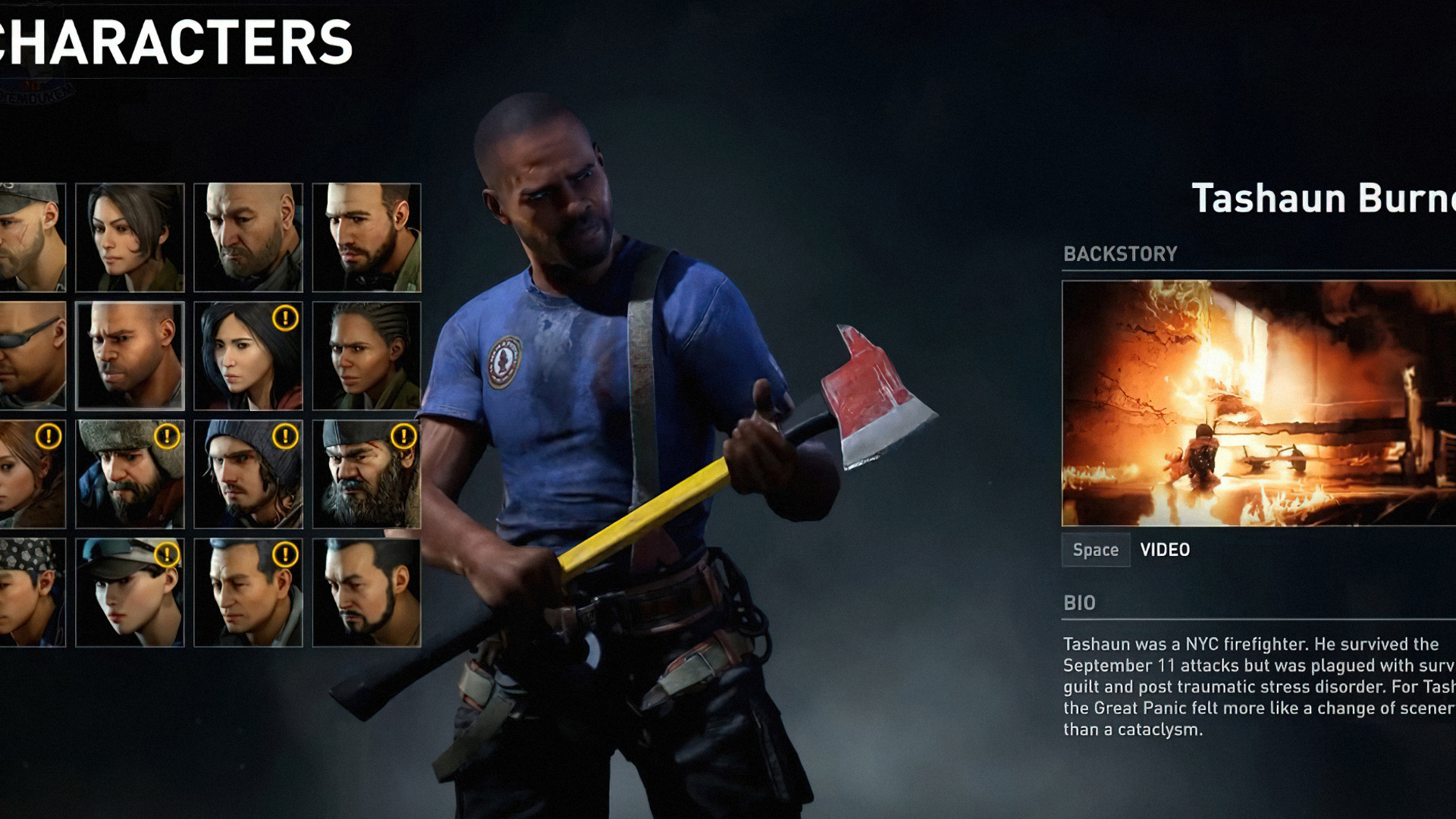Viewport: 1456px width, 819px height.
Task: Pick the man wearing dark sunglasses
Action: (x=32, y=356)
